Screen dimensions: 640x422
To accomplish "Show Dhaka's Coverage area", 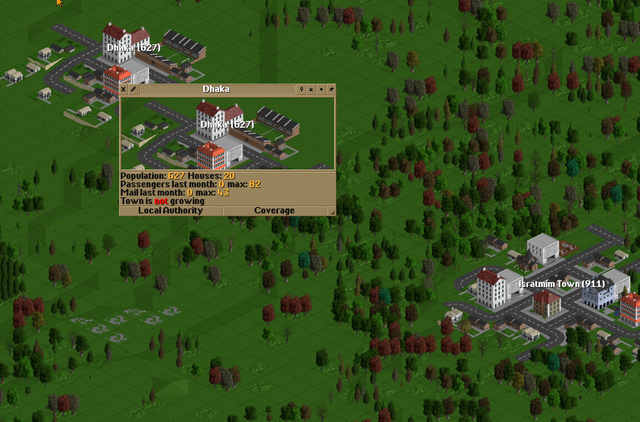I will [x=274, y=211].
